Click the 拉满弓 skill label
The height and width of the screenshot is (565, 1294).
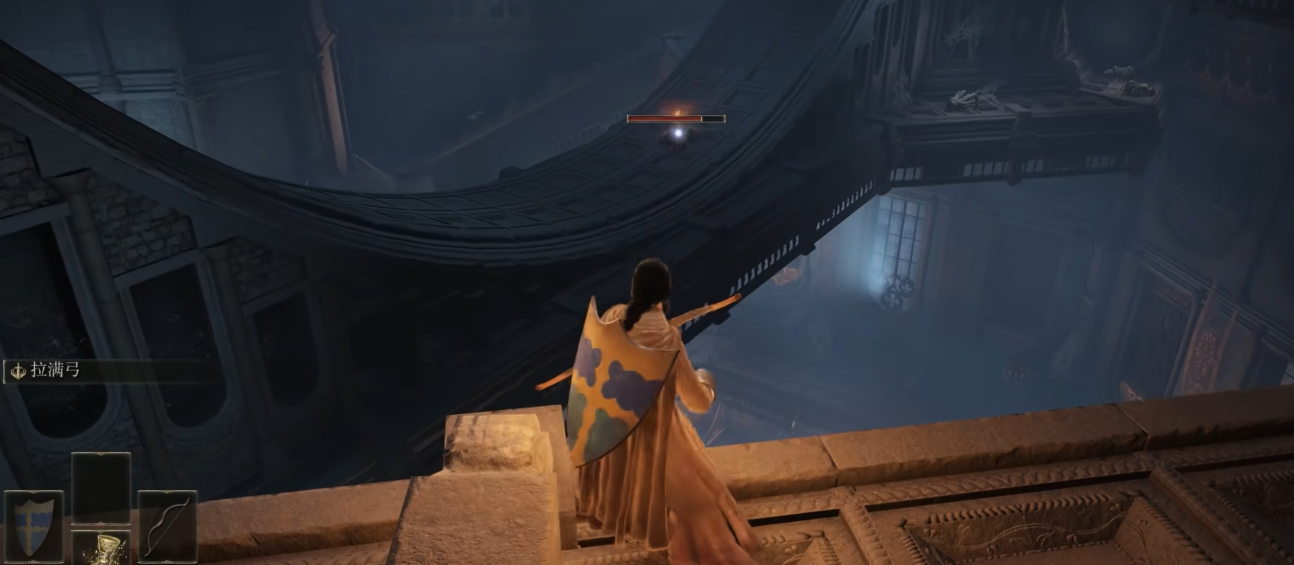[x=56, y=371]
